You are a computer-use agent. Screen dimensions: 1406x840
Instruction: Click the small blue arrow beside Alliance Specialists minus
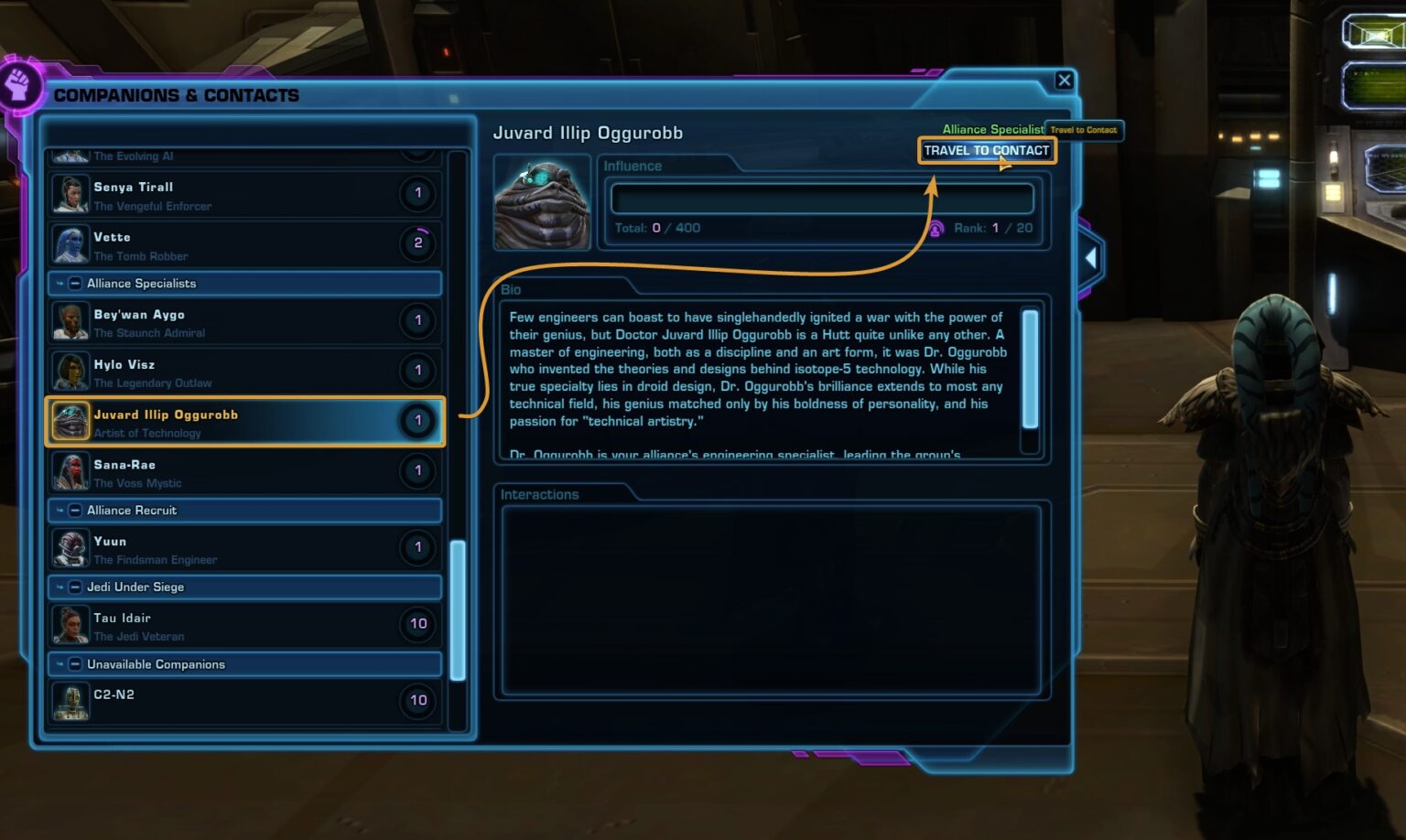[x=59, y=284]
